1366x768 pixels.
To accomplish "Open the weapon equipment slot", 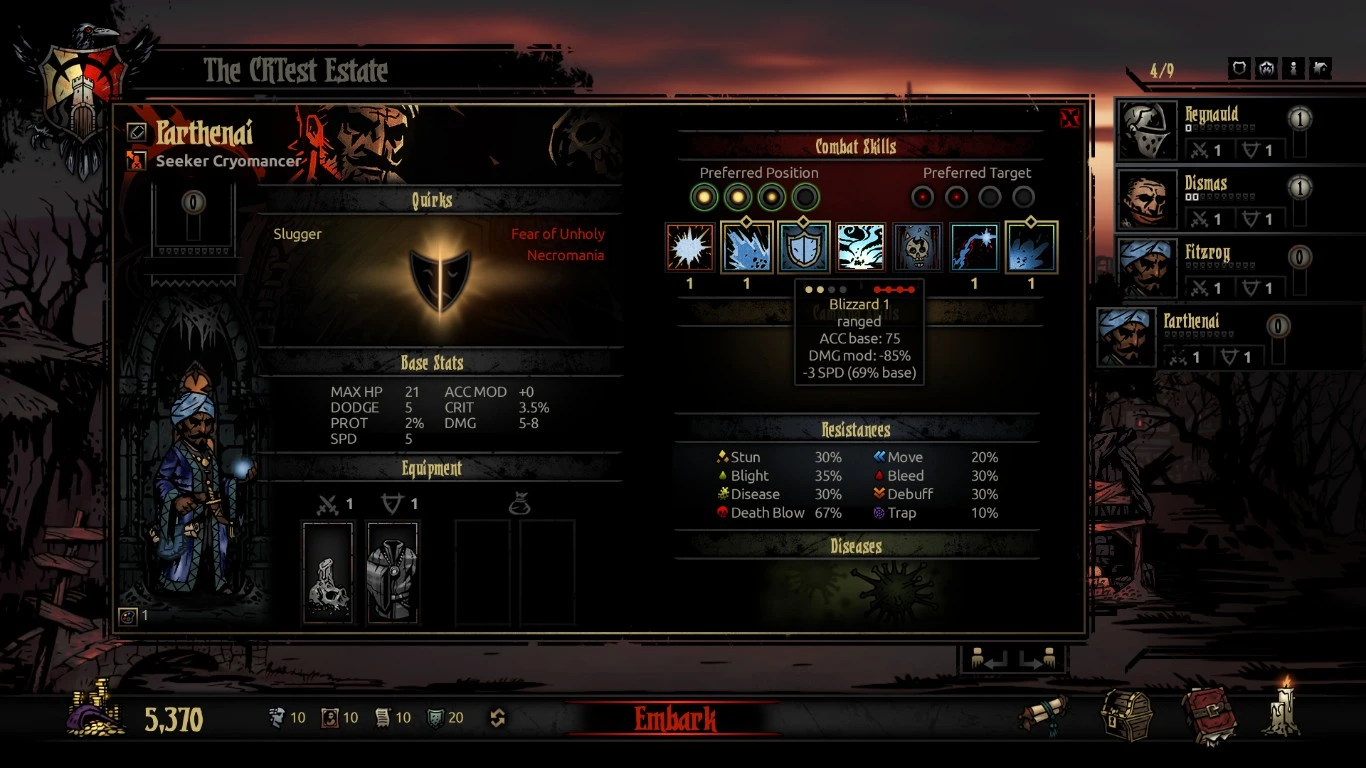I will [328, 572].
